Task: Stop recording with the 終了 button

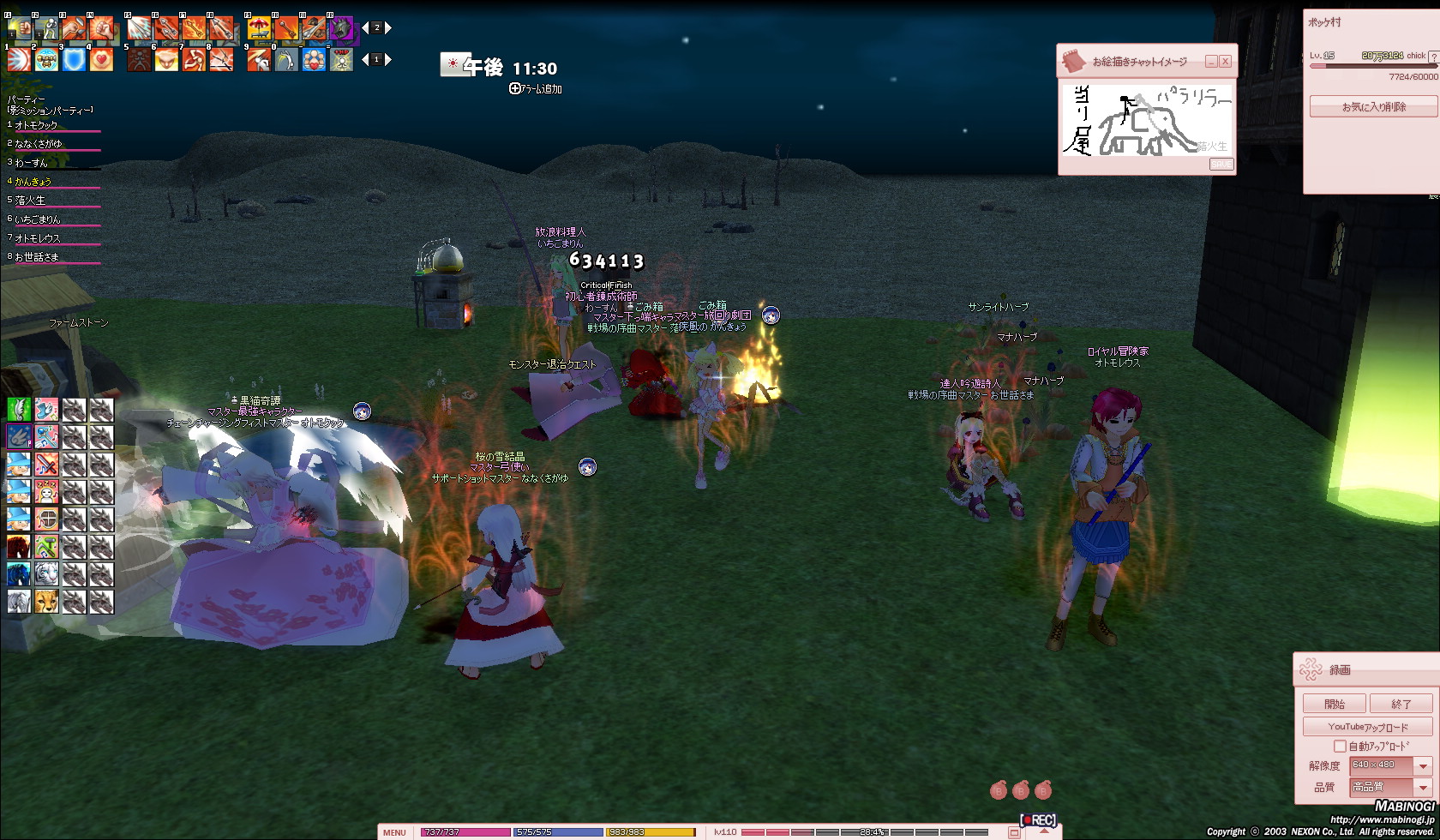Action: point(1401,704)
